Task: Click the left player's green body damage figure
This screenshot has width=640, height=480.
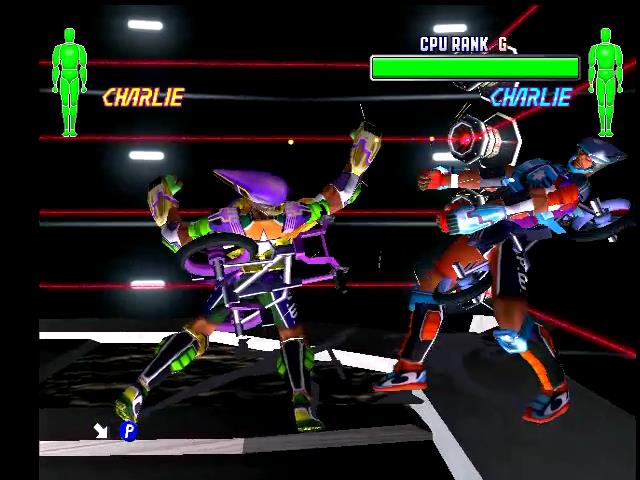Action: click(69, 82)
